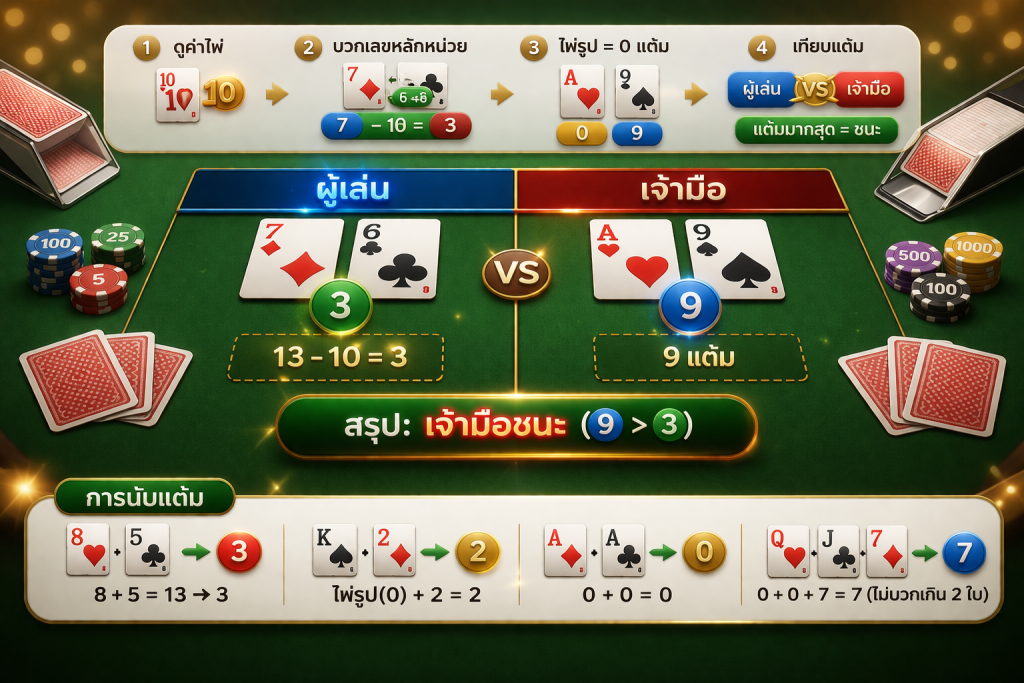The image size is (1024, 683).
Task: Select the red 5 chip stack
Action: tap(99, 287)
